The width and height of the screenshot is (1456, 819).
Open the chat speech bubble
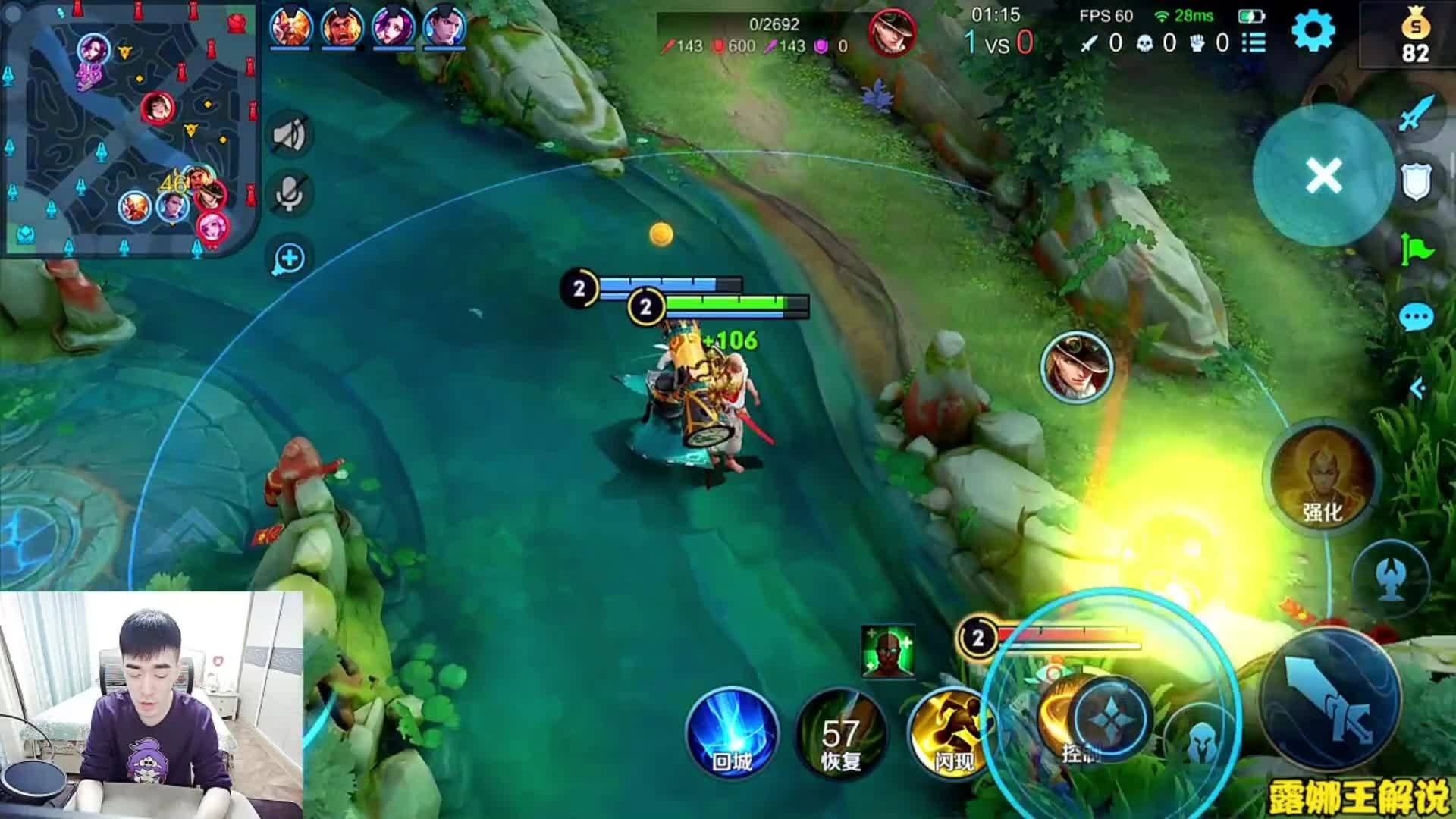[1416, 318]
